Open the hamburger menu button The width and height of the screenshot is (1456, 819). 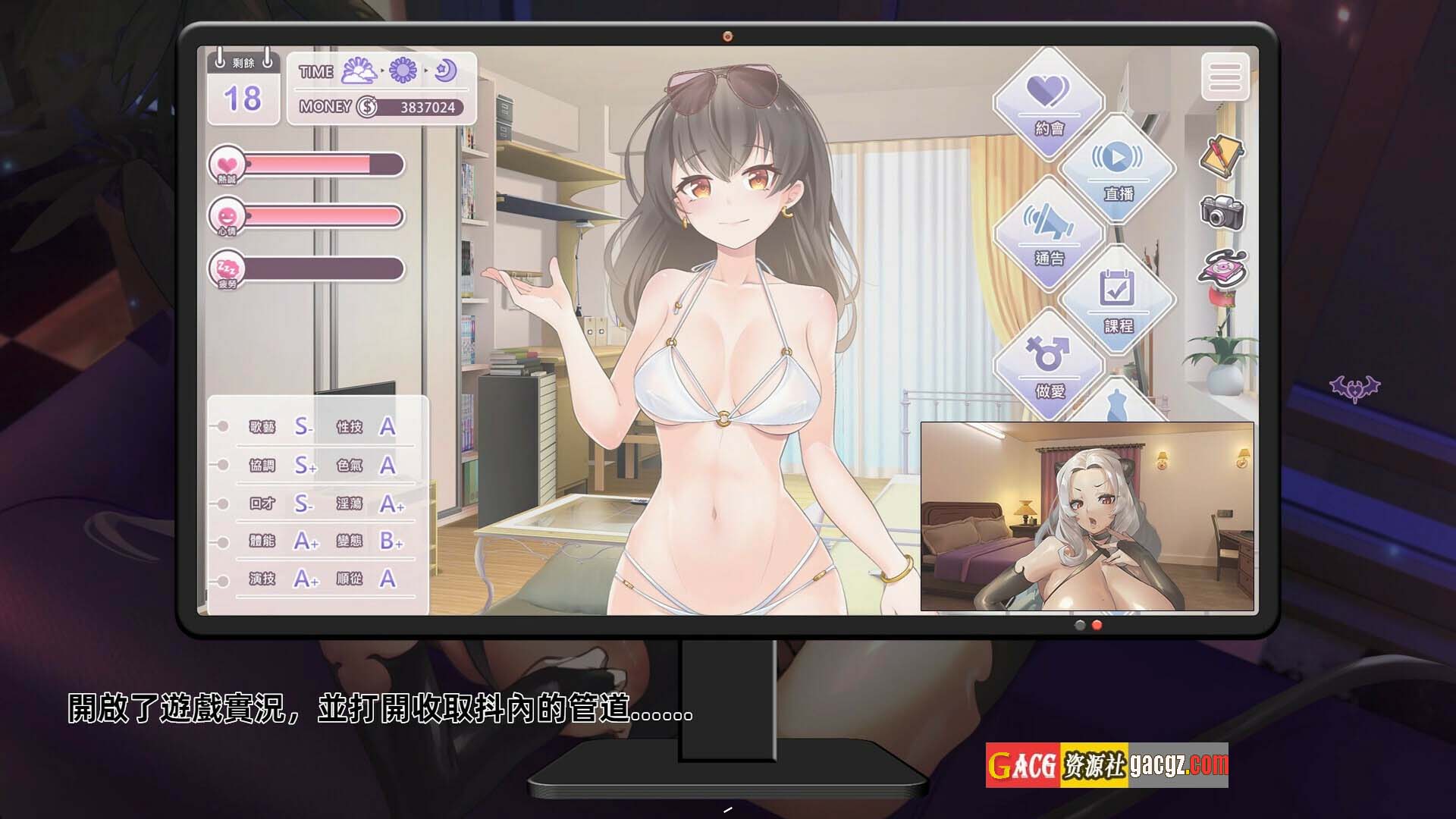point(1225,76)
